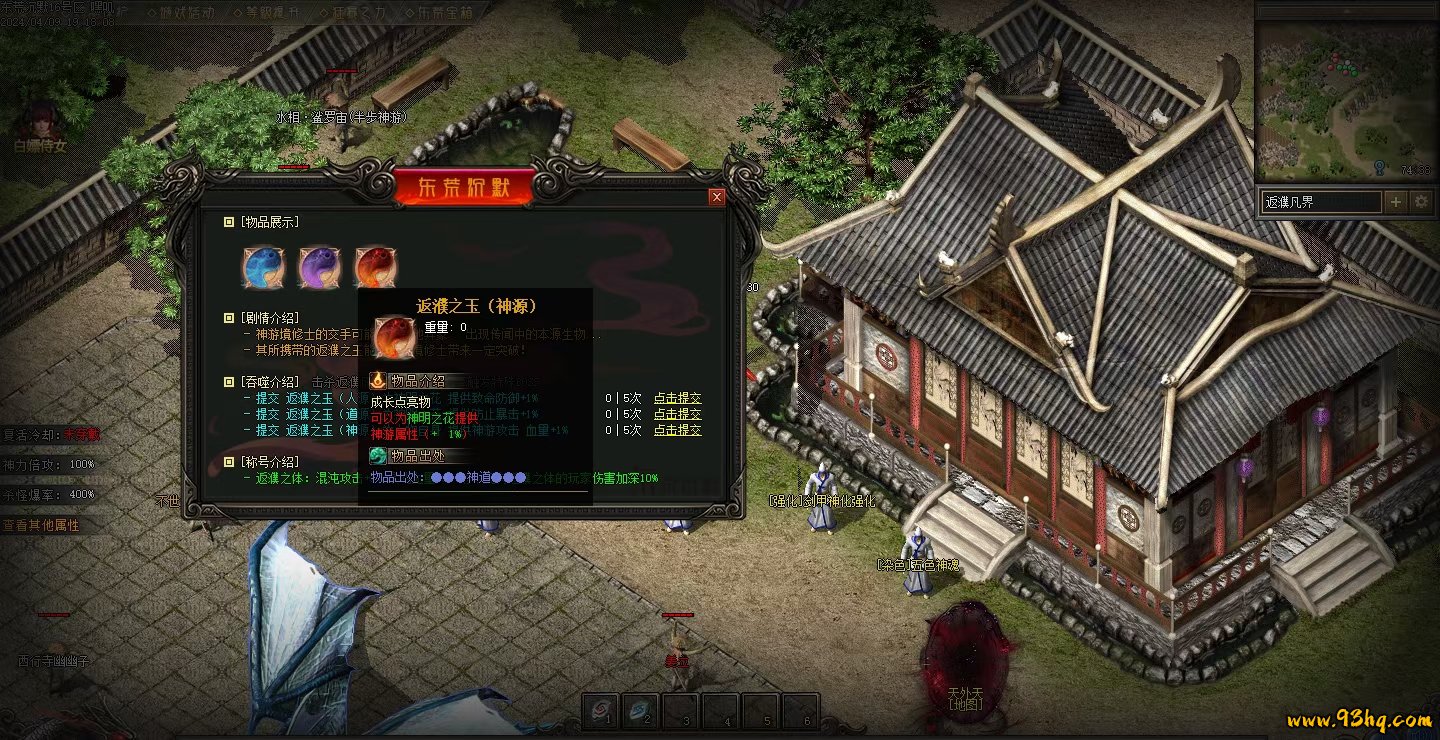Open 查看其他属性 attribute panel
The height and width of the screenshot is (740, 1440).
click(x=41, y=525)
